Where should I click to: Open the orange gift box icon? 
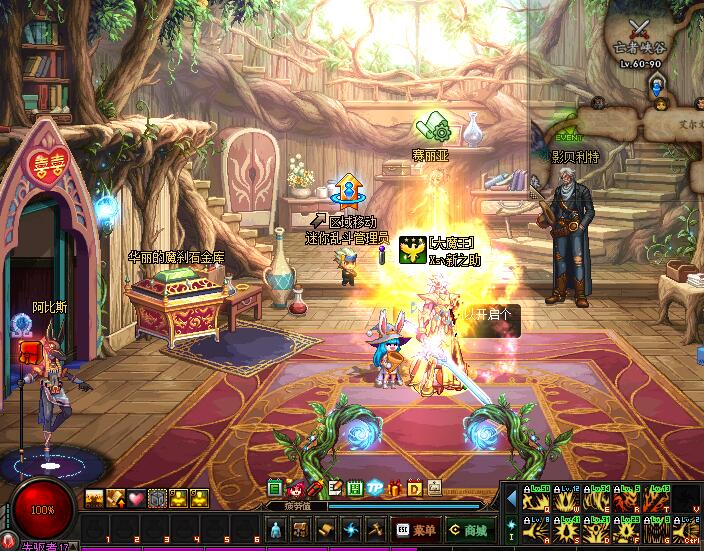(x=394, y=488)
